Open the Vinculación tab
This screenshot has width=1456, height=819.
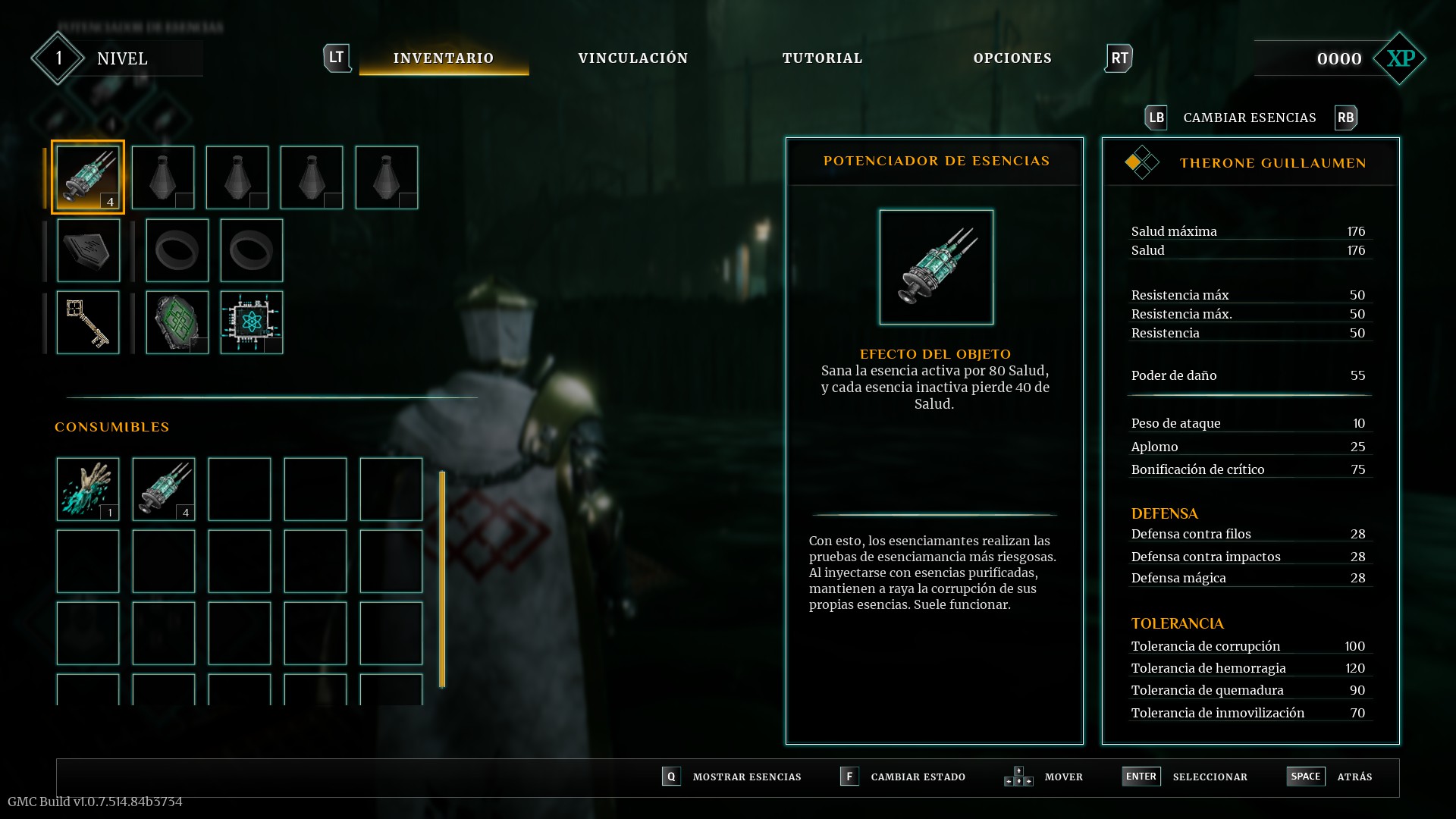click(x=633, y=58)
